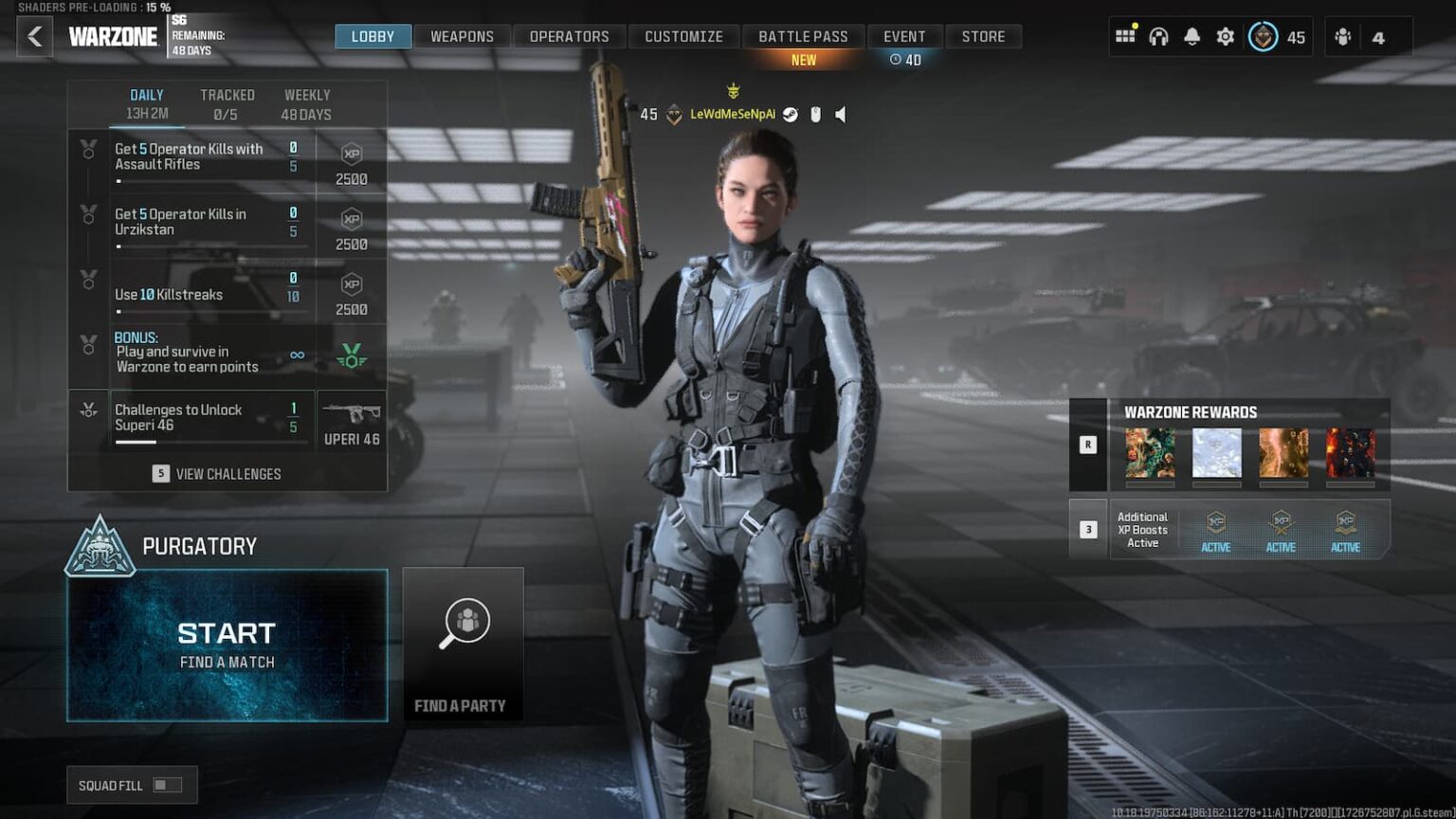This screenshot has height=819, width=1456.
Task: Expand Warzone Rewards with the R prompt
Action: pos(1087,444)
